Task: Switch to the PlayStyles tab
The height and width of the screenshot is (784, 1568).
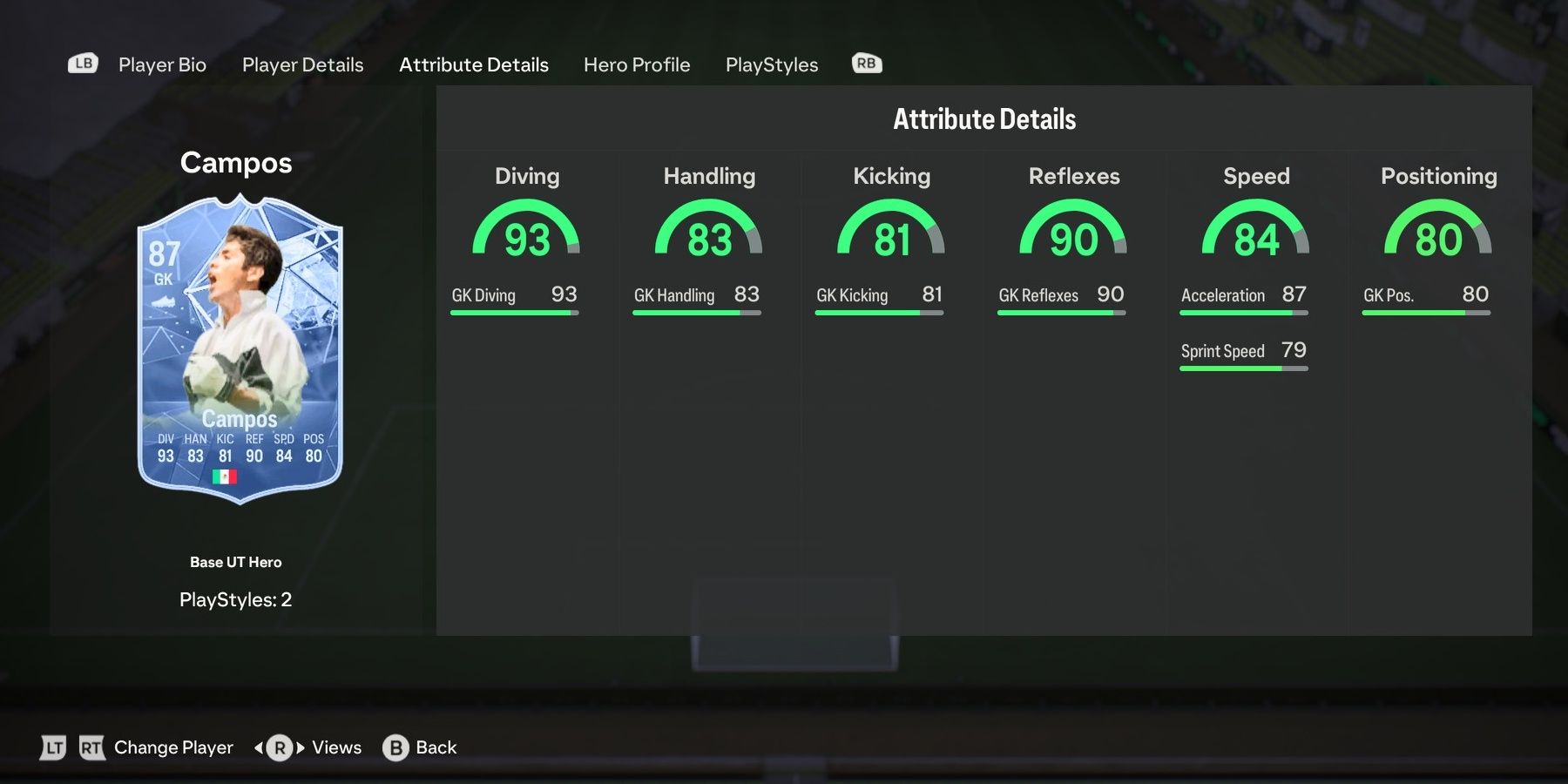Action: coord(772,64)
